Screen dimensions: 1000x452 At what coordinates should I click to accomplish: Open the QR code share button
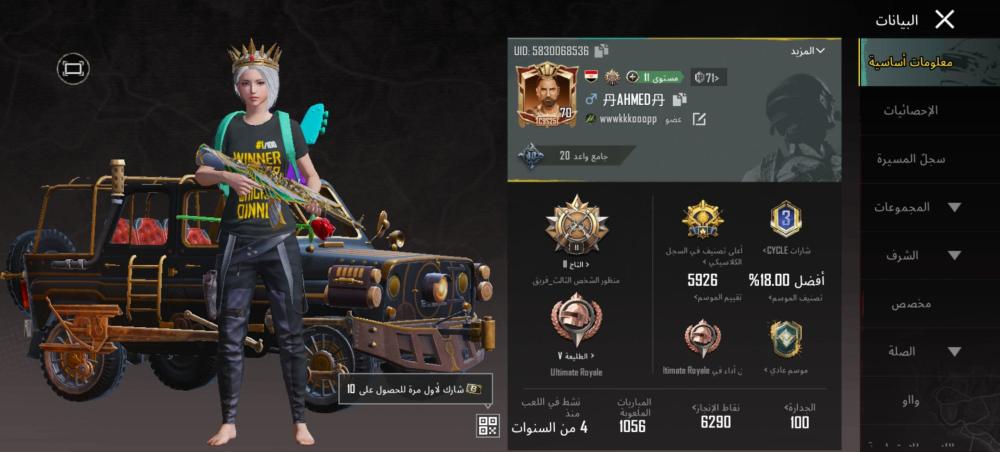pyautogui.click(x=487, y=426)
